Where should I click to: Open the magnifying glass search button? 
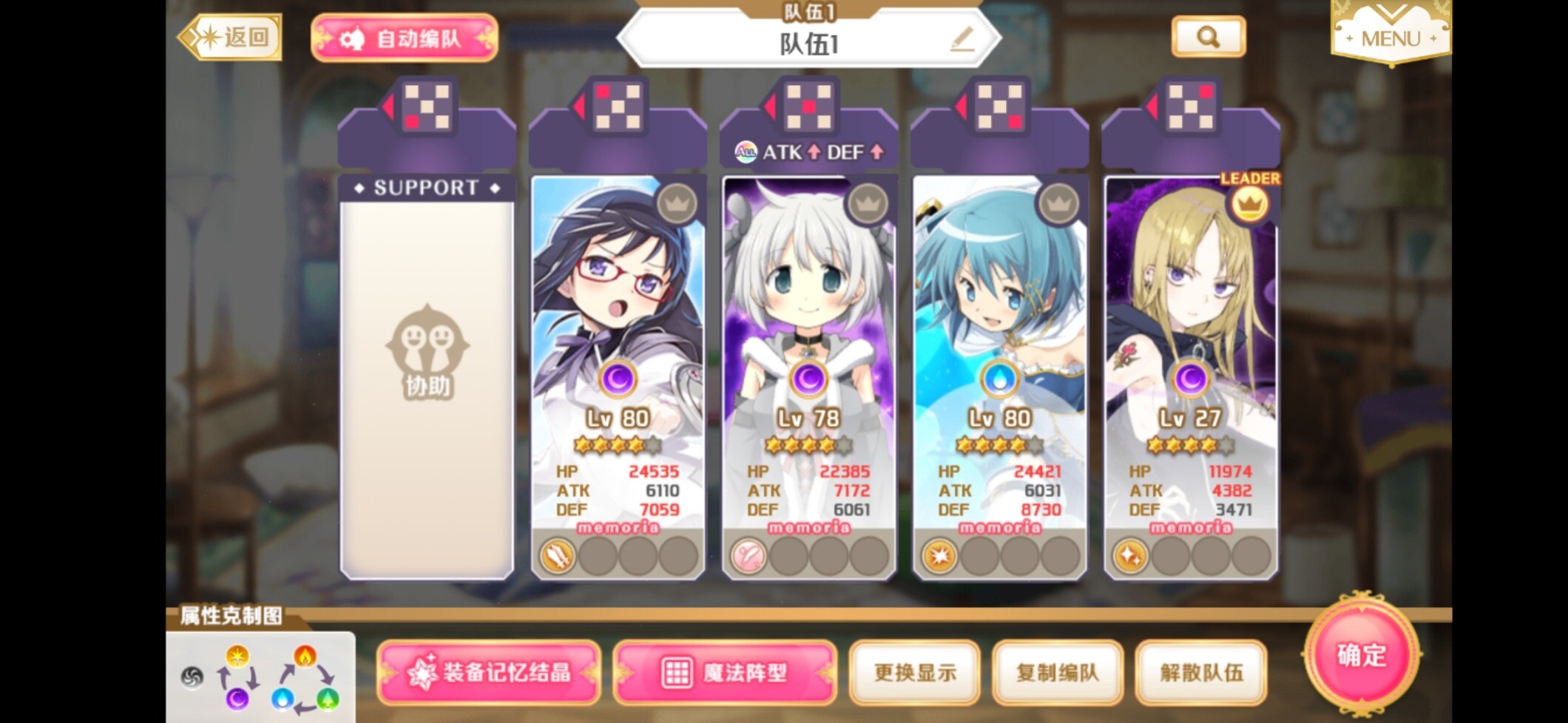click(x=1208, y=37)
